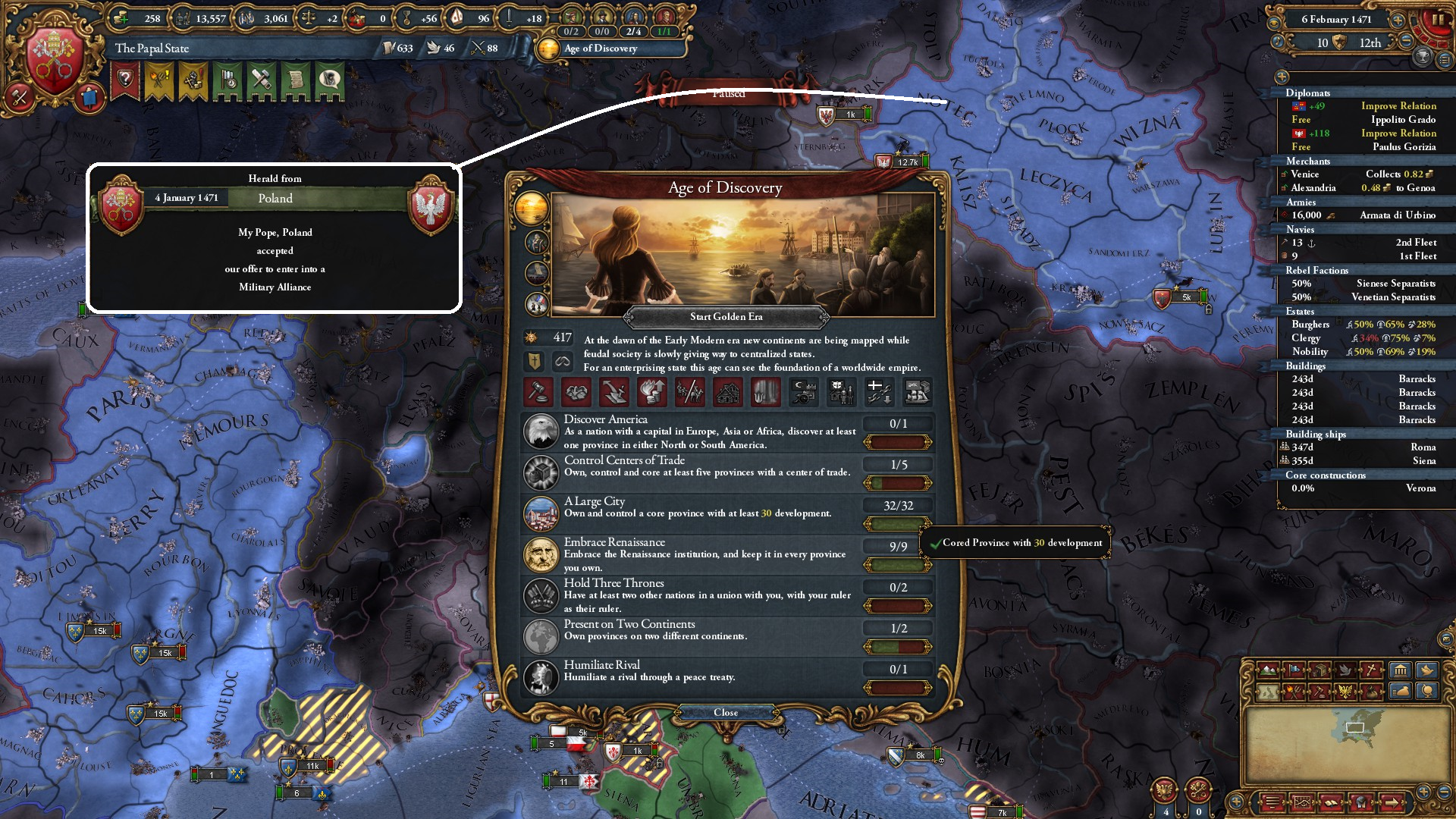Close the Age of Discovery panel
The height and width of the screenshot is (819, 1456).
coord(726,713)
